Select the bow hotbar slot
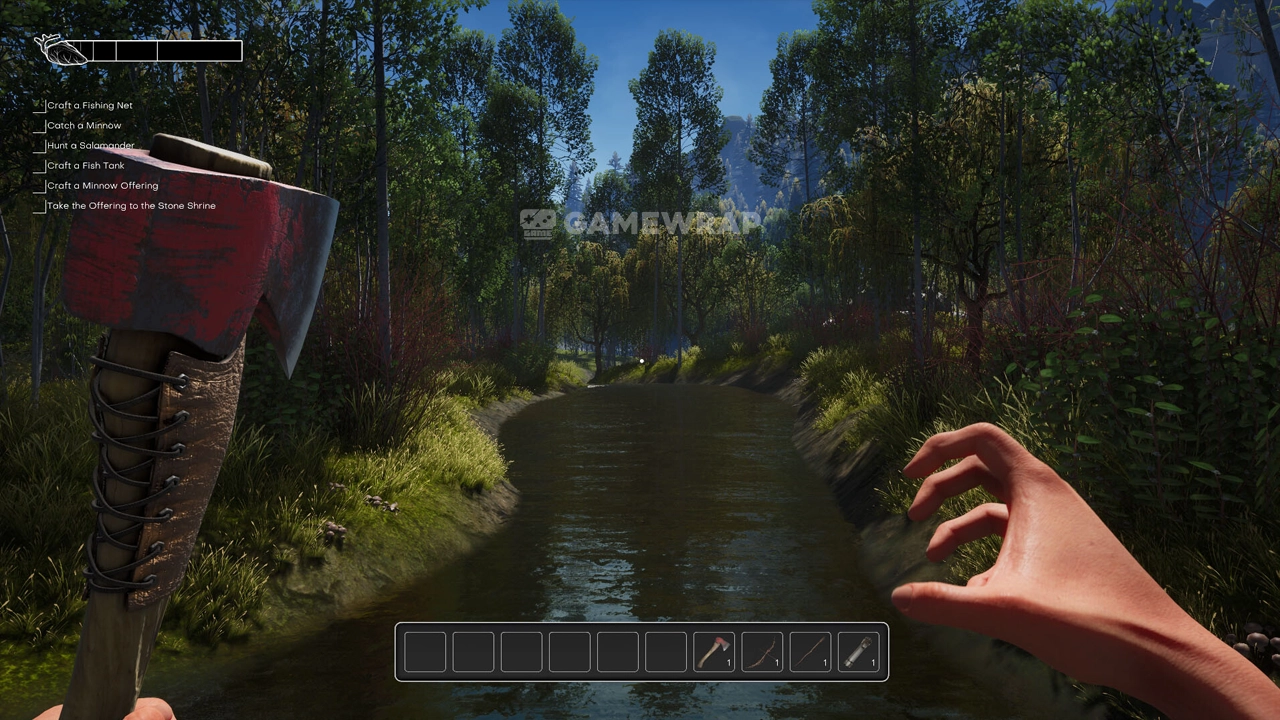The width and height of the screenshot is (1280, 720). point(761,652)
